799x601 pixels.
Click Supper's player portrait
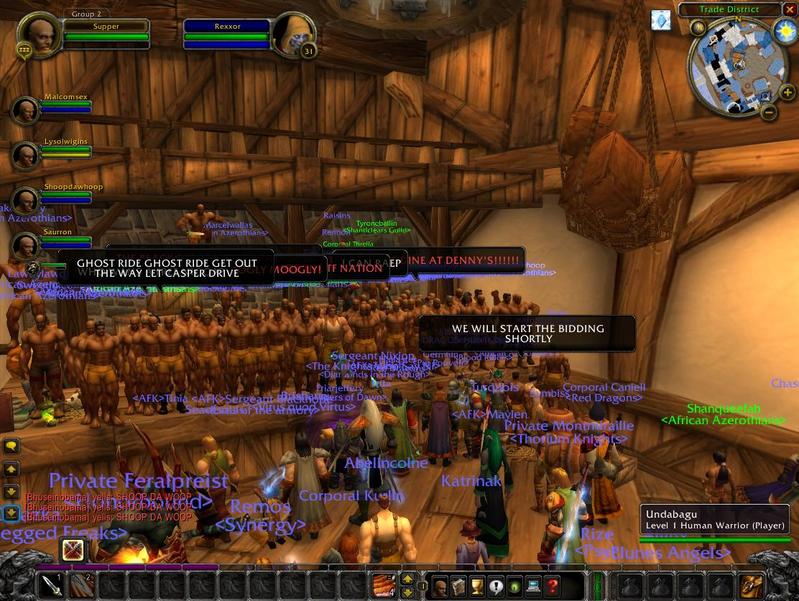pos(40,36)
